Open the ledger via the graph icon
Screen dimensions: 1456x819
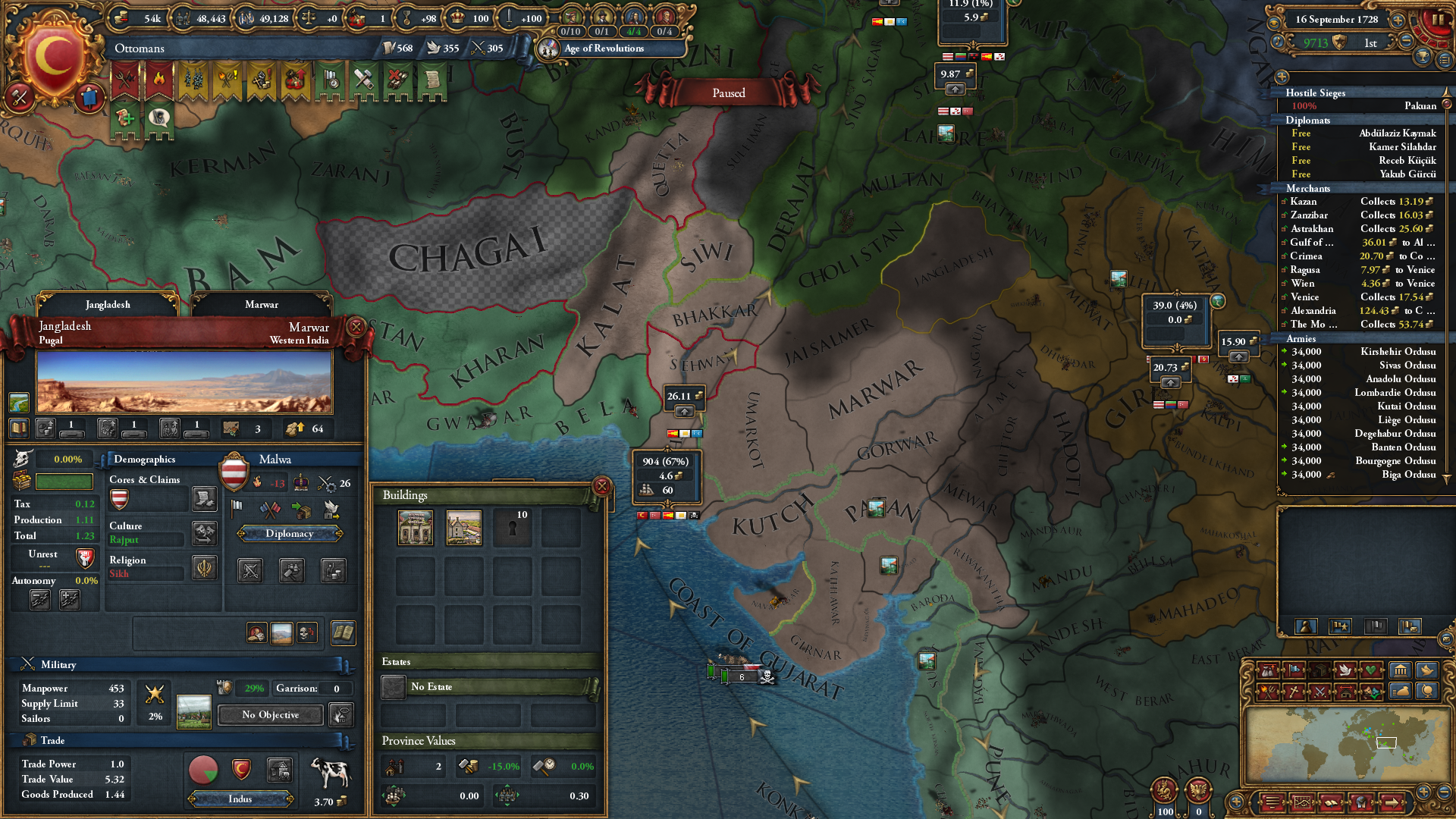click(x=1303, y=802)
